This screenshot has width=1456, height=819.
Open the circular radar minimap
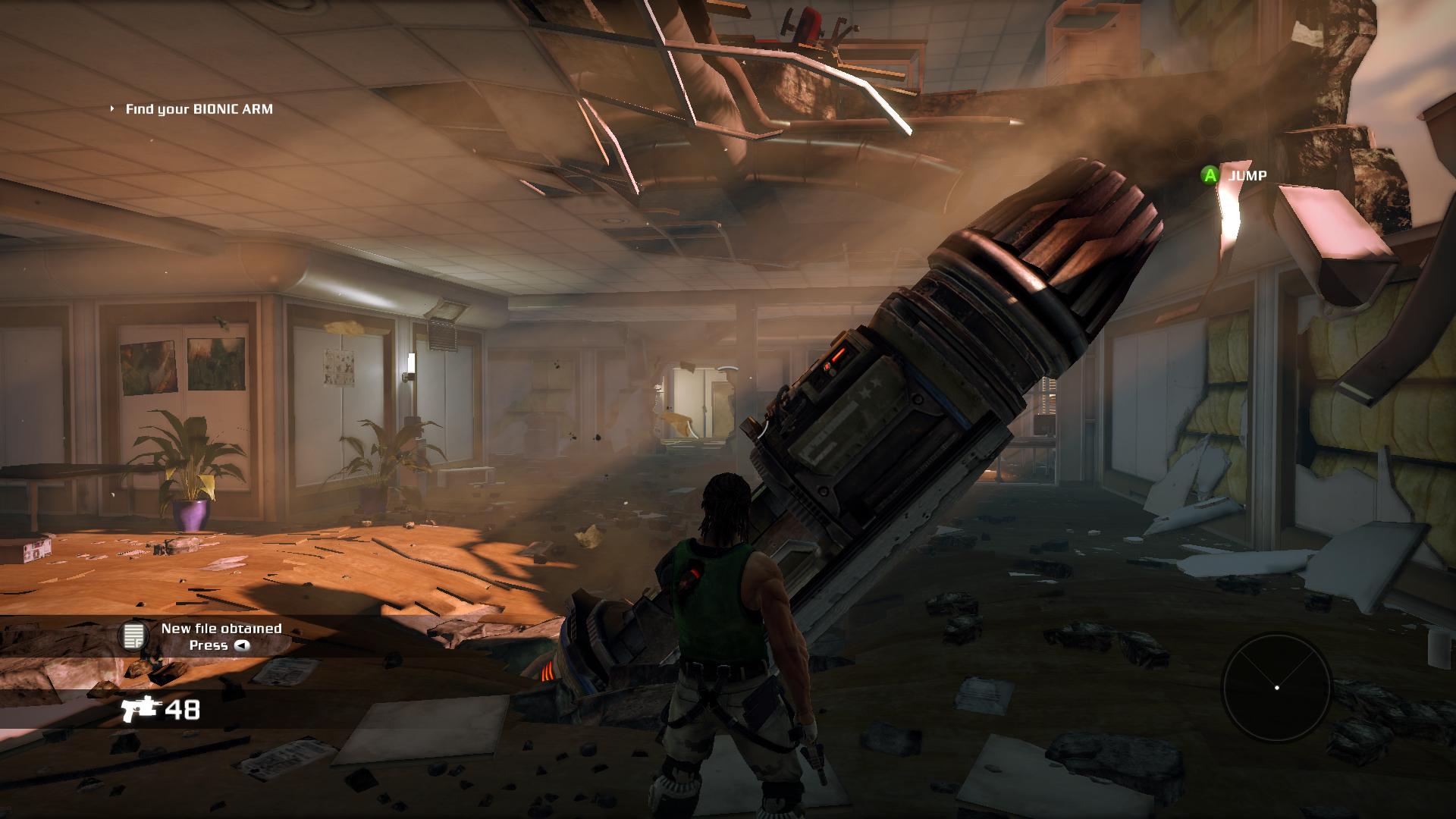click(x=1276, y=687)
